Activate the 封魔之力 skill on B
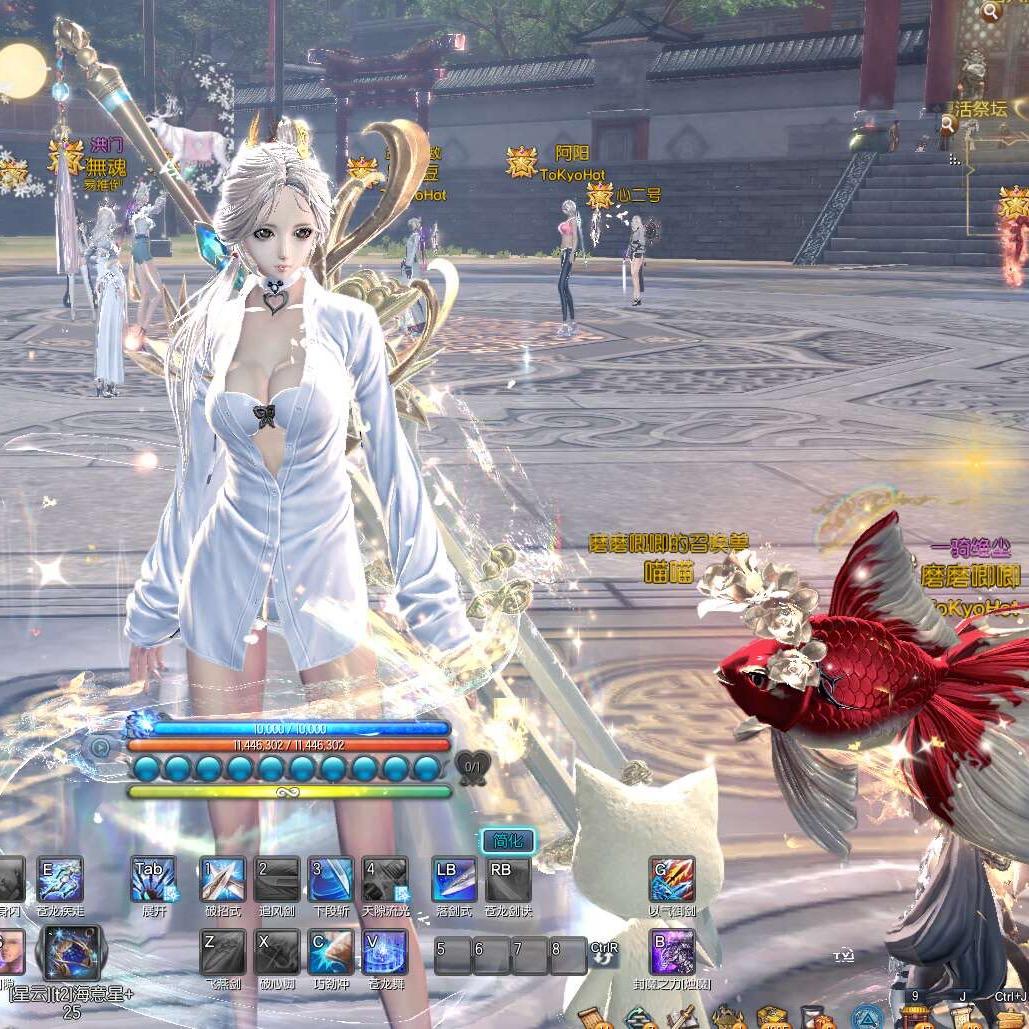 (671, 952)
